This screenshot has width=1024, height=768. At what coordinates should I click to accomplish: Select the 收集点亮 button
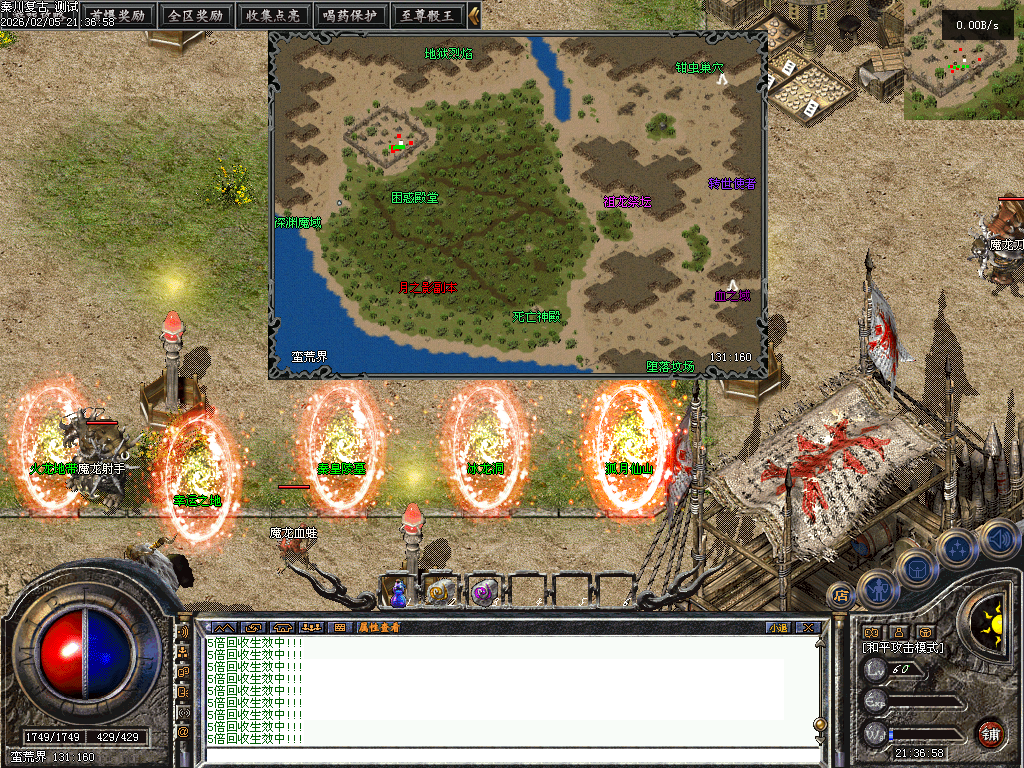coord(273,15)
